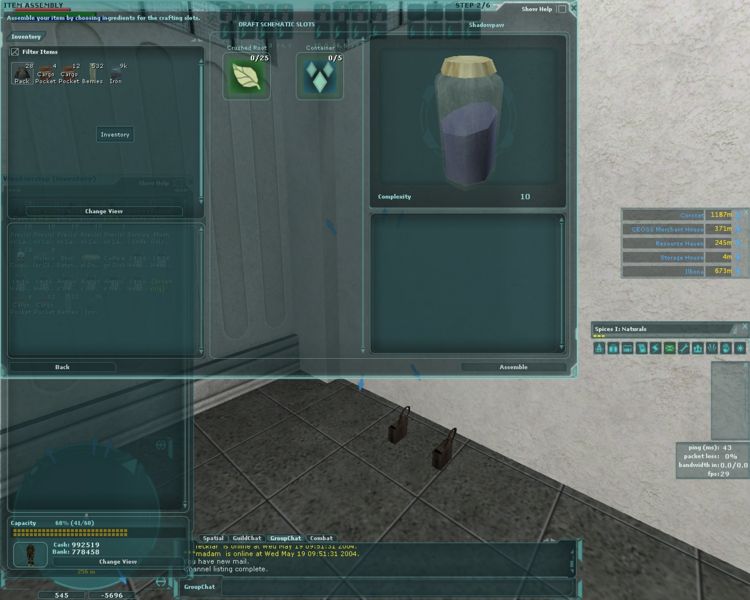
Task: Open the Combat chat tab
Action: coord(321,538)
